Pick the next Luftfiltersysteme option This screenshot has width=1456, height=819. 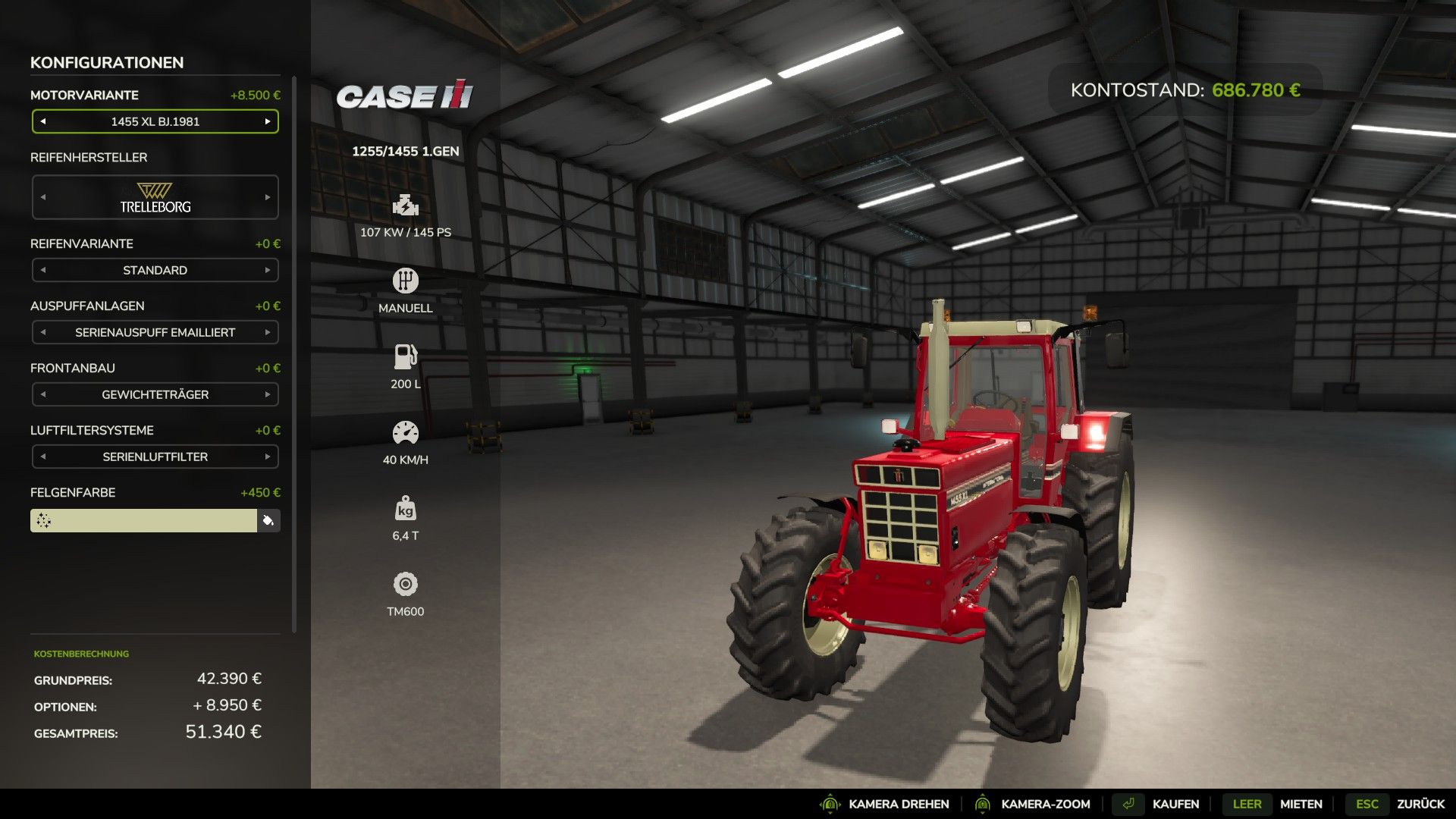(x=268, y=457)
